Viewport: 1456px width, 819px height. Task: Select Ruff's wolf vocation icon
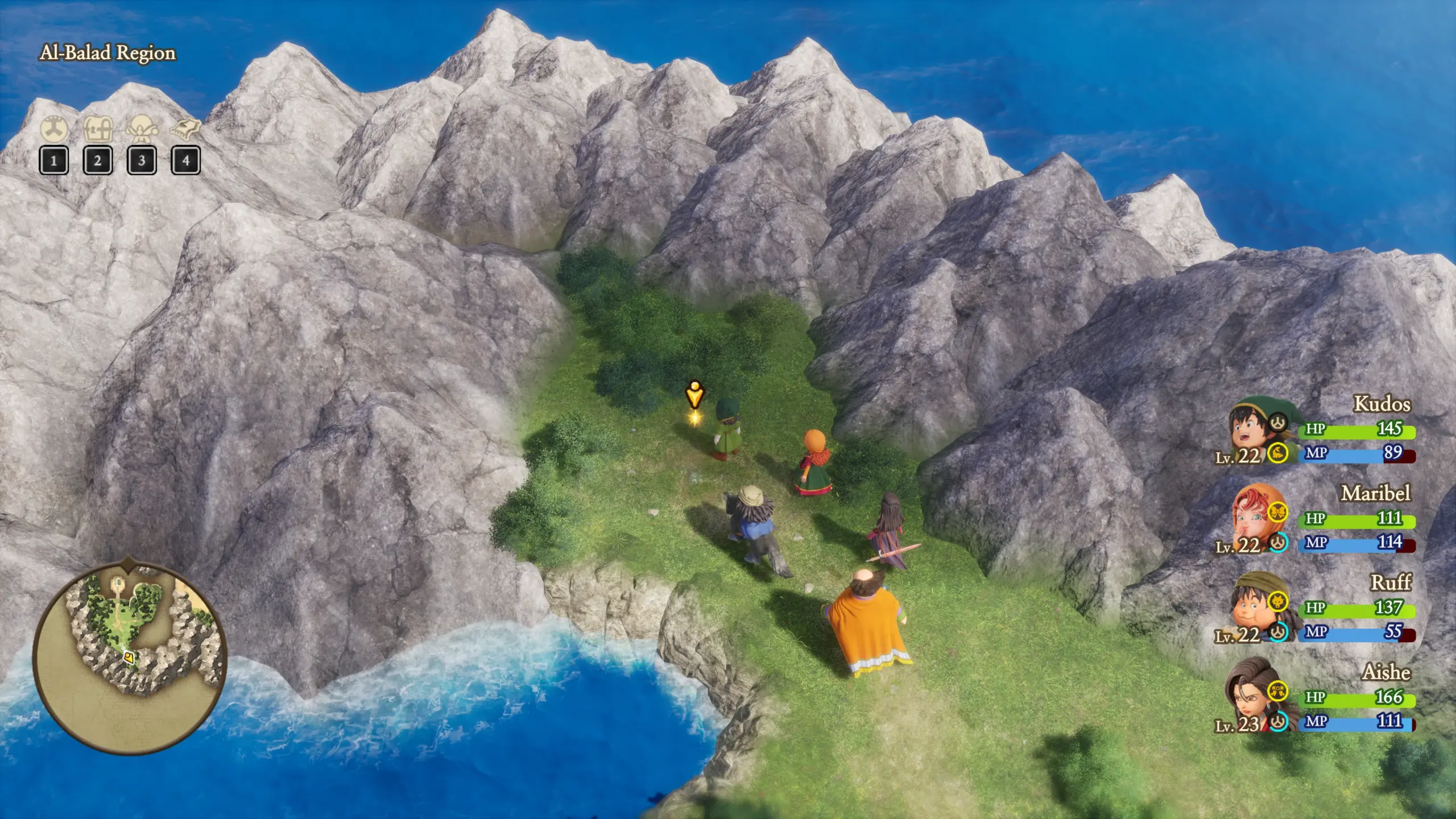coord(1279,601)
